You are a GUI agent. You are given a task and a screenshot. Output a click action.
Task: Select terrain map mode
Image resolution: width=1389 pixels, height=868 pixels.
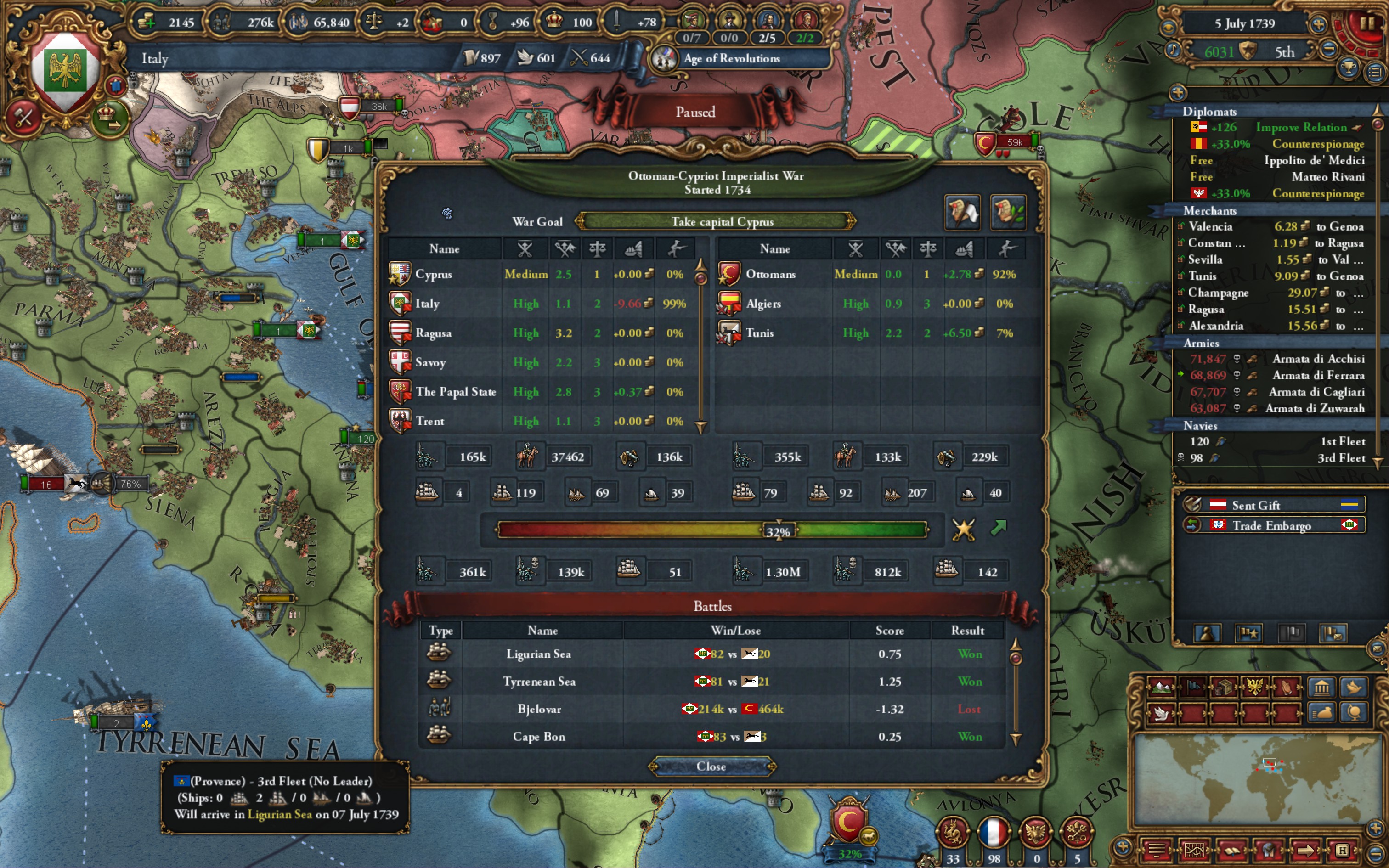click(x=1161, y=687)
